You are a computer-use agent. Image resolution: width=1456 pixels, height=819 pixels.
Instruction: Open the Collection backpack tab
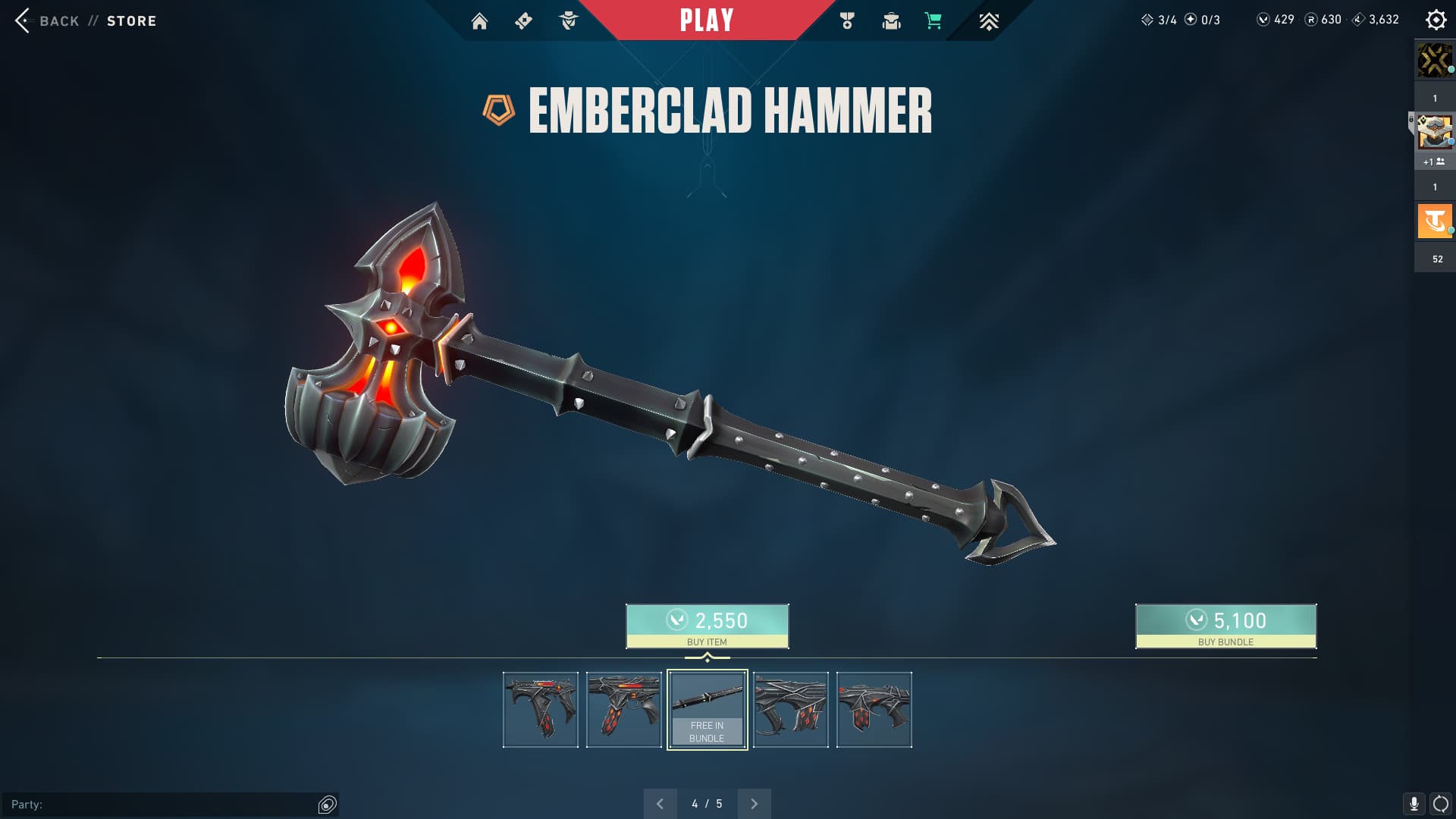coord(891,21)
